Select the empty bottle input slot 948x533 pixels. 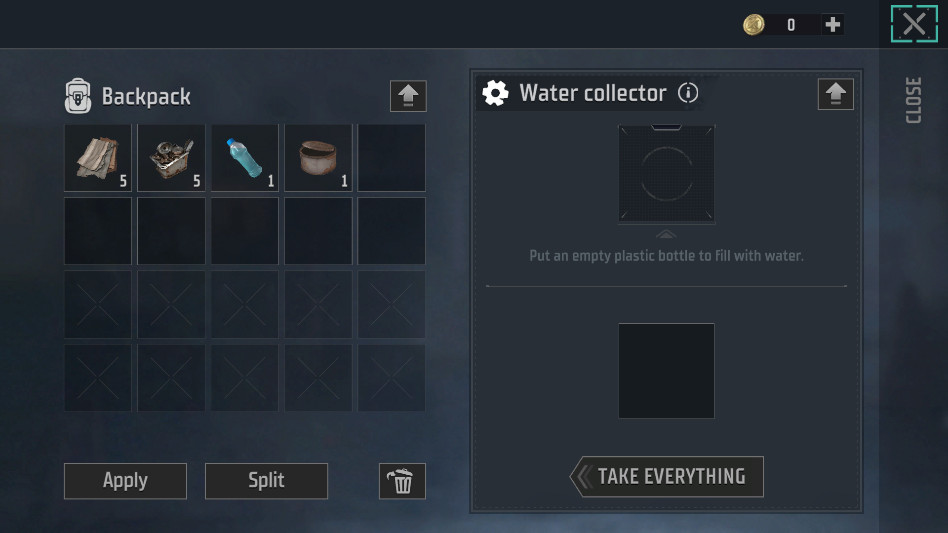666,174
